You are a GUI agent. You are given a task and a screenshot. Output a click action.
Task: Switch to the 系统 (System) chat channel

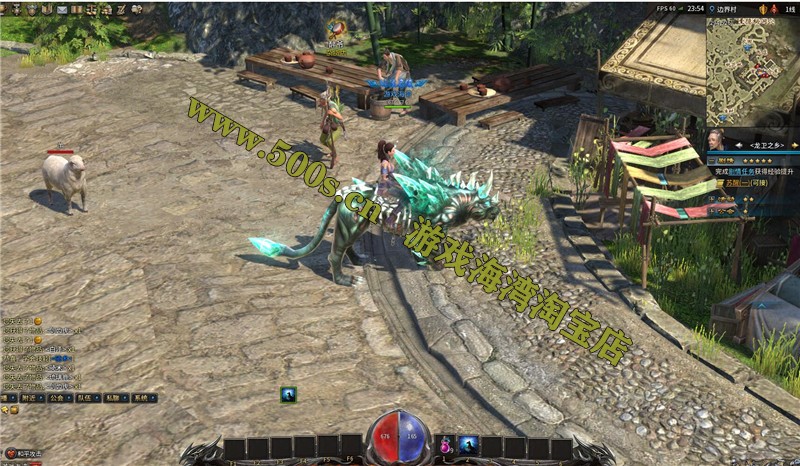point(144,398)
